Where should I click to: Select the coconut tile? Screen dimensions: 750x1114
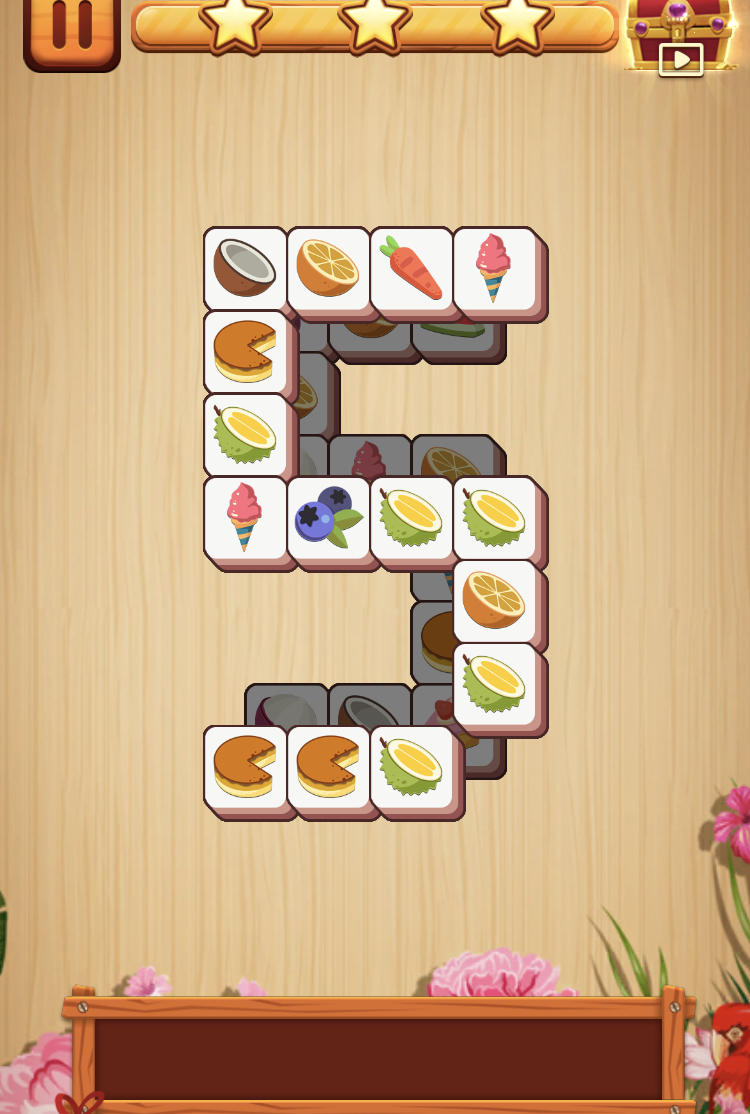coord(245,268)
